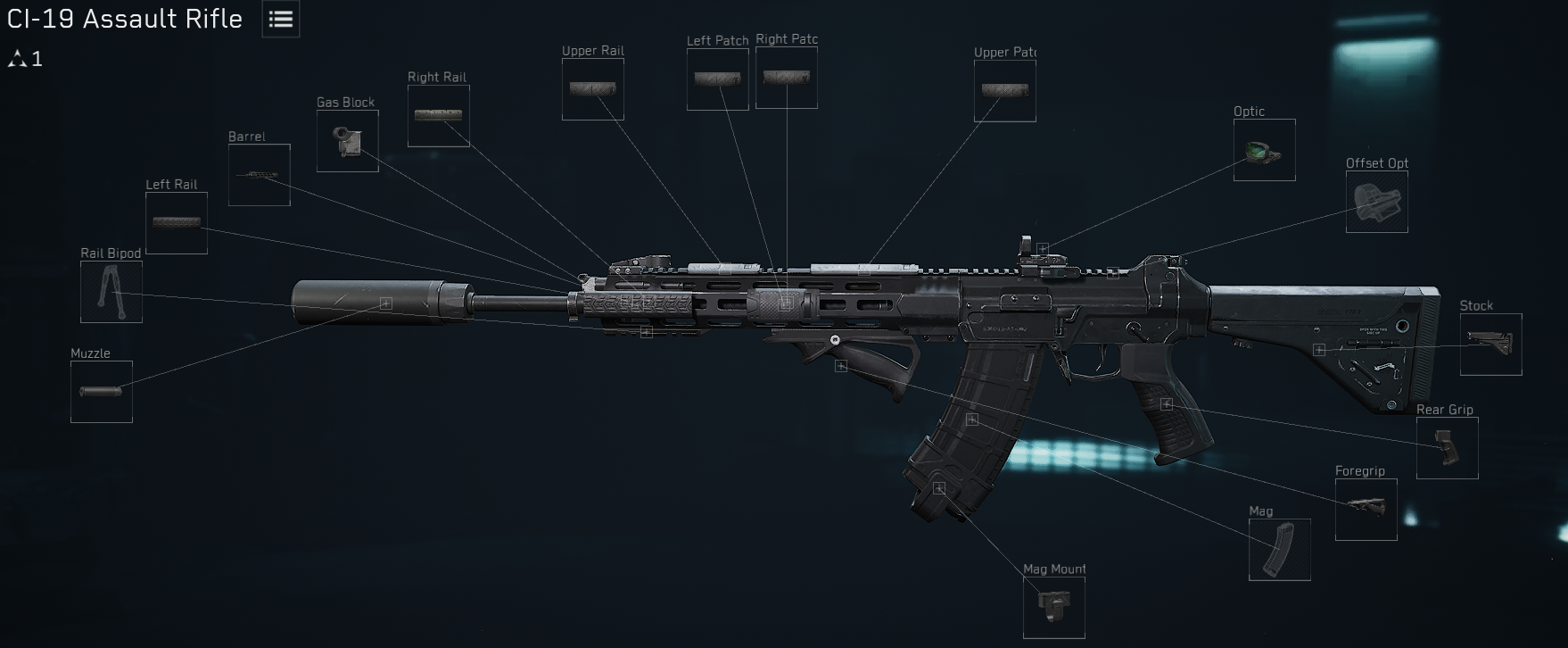This screenshot has height=648, width=1568.
Task: Open the Mag attachment thumbnail
Action: [x=1281, y=549]
